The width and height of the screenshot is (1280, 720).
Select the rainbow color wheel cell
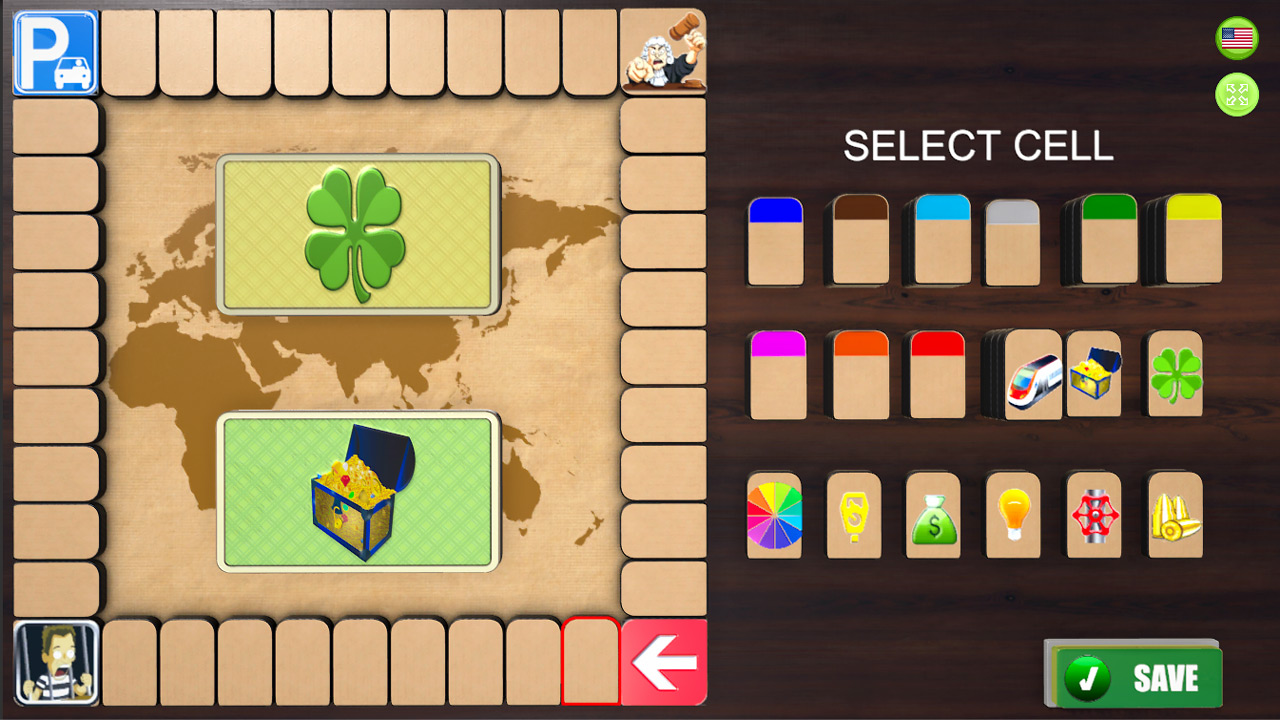coord(774,516)
